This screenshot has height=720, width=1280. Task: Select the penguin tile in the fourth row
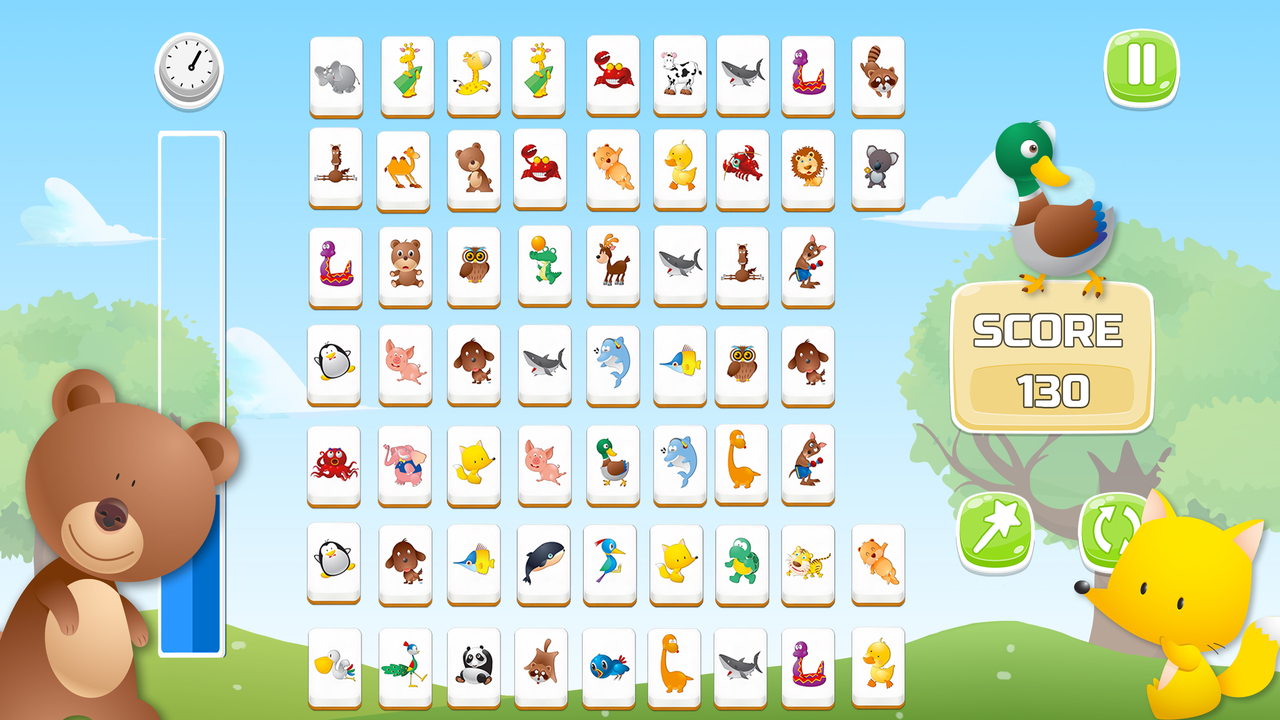click(335, 364)
